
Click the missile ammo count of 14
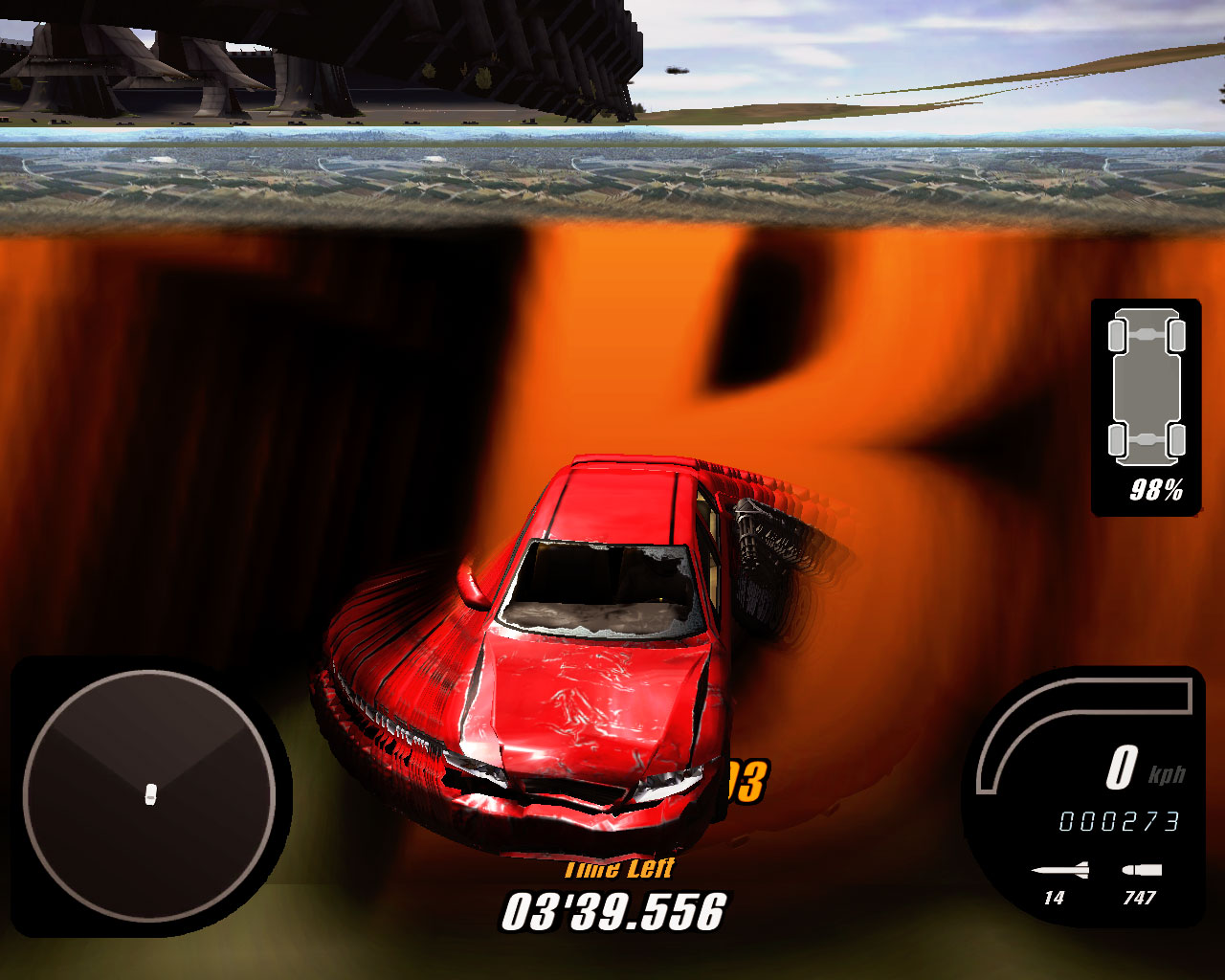[x=1055, y=898]
